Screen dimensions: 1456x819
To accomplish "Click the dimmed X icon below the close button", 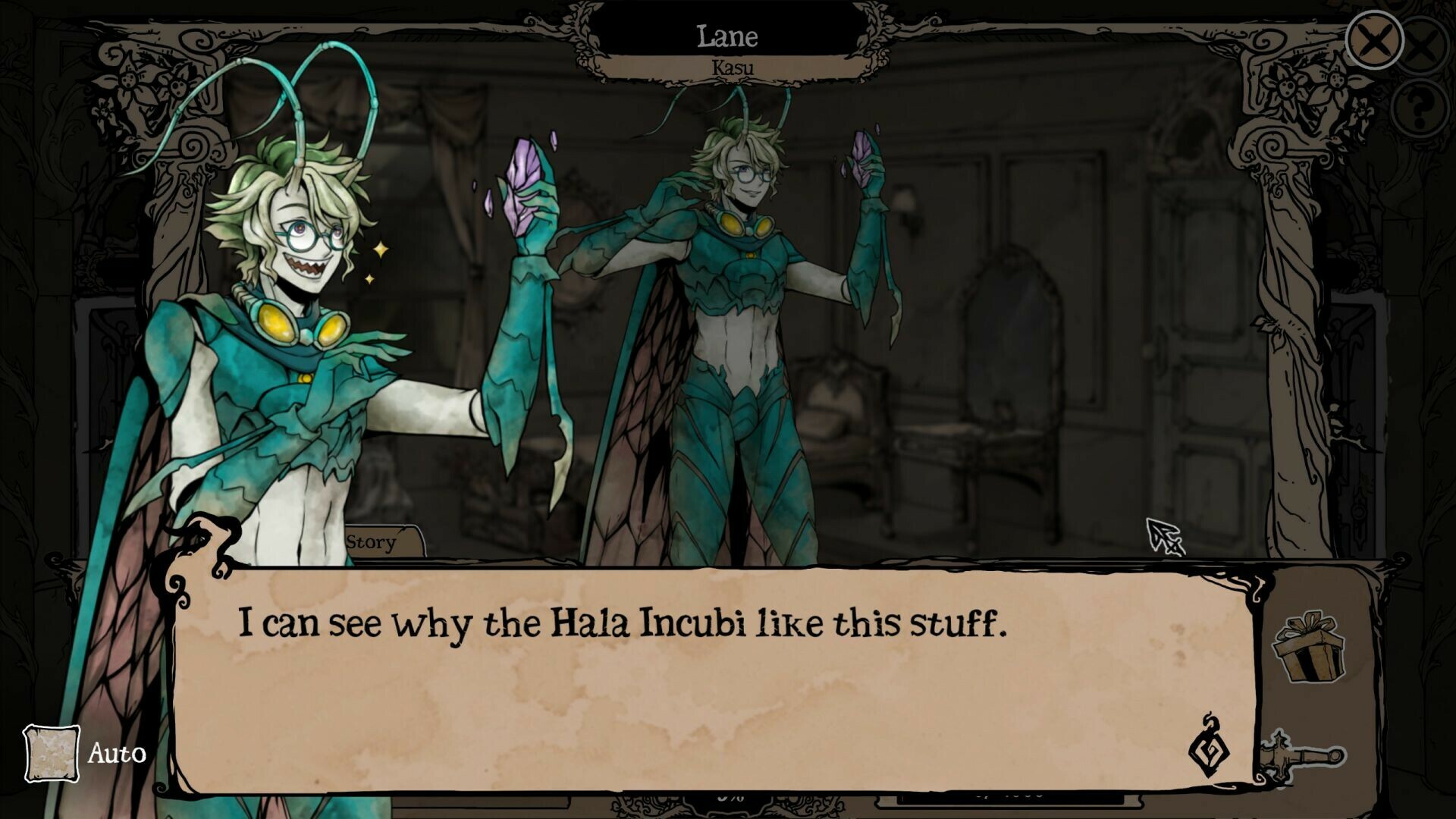I will click(x=1423, y=43).
